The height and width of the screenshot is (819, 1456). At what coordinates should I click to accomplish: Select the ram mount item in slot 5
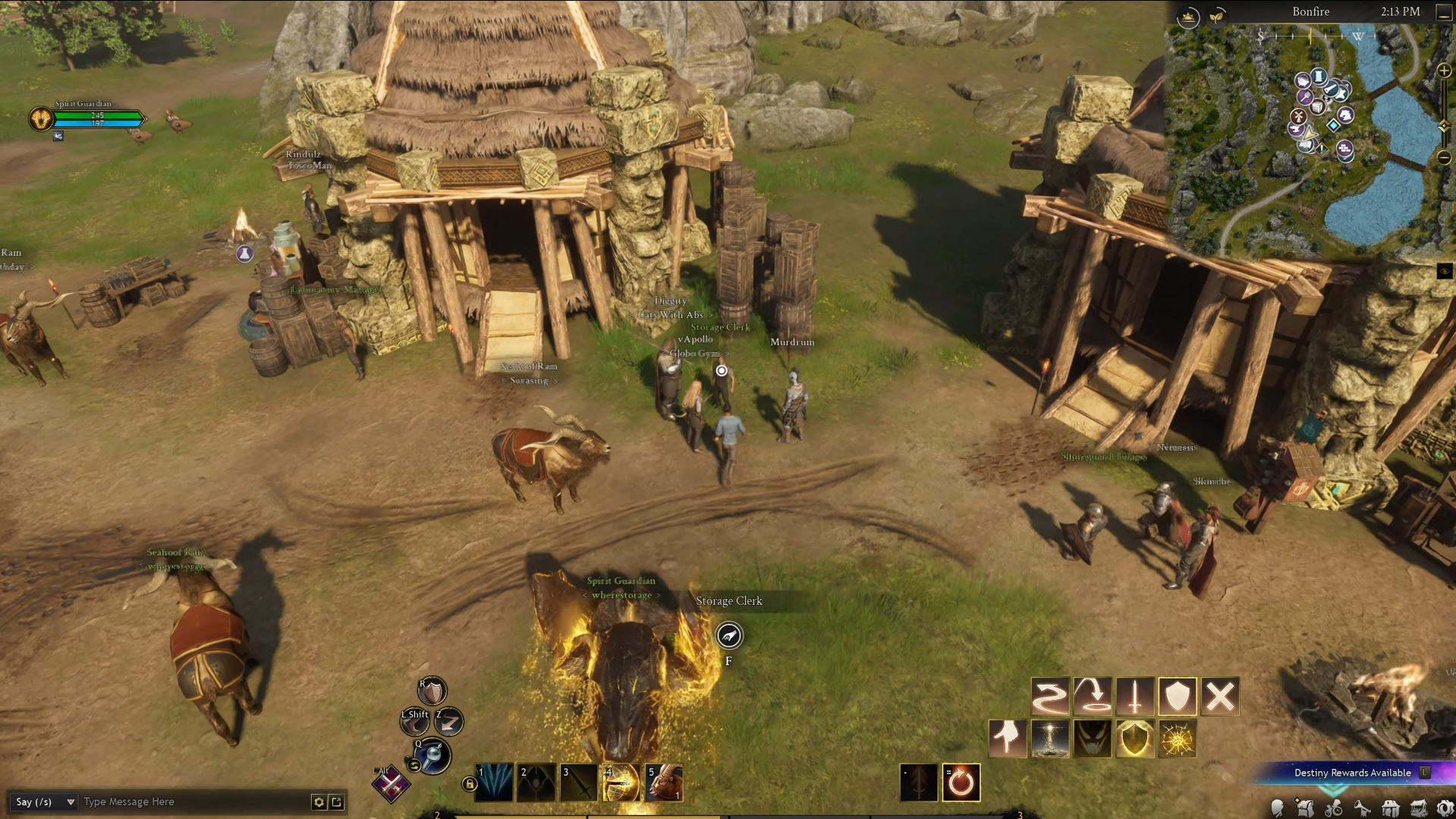(x=664, y=783)
